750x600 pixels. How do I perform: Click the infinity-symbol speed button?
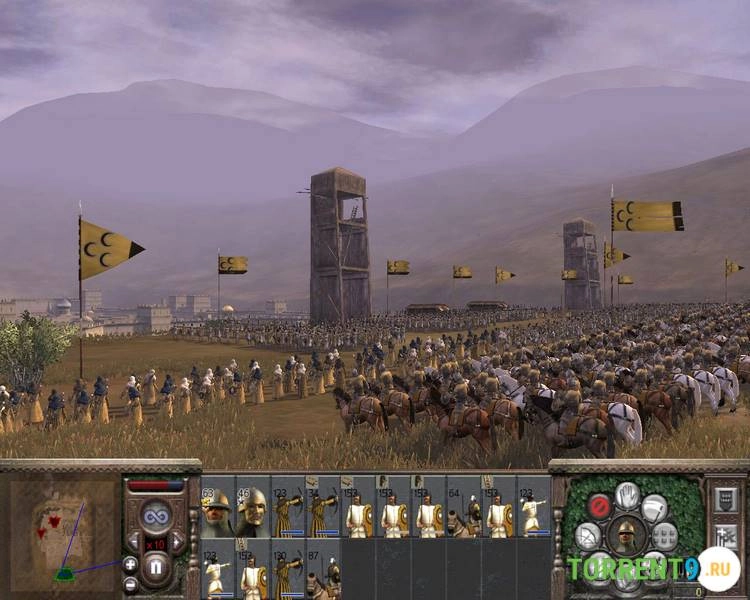point(155,516)
